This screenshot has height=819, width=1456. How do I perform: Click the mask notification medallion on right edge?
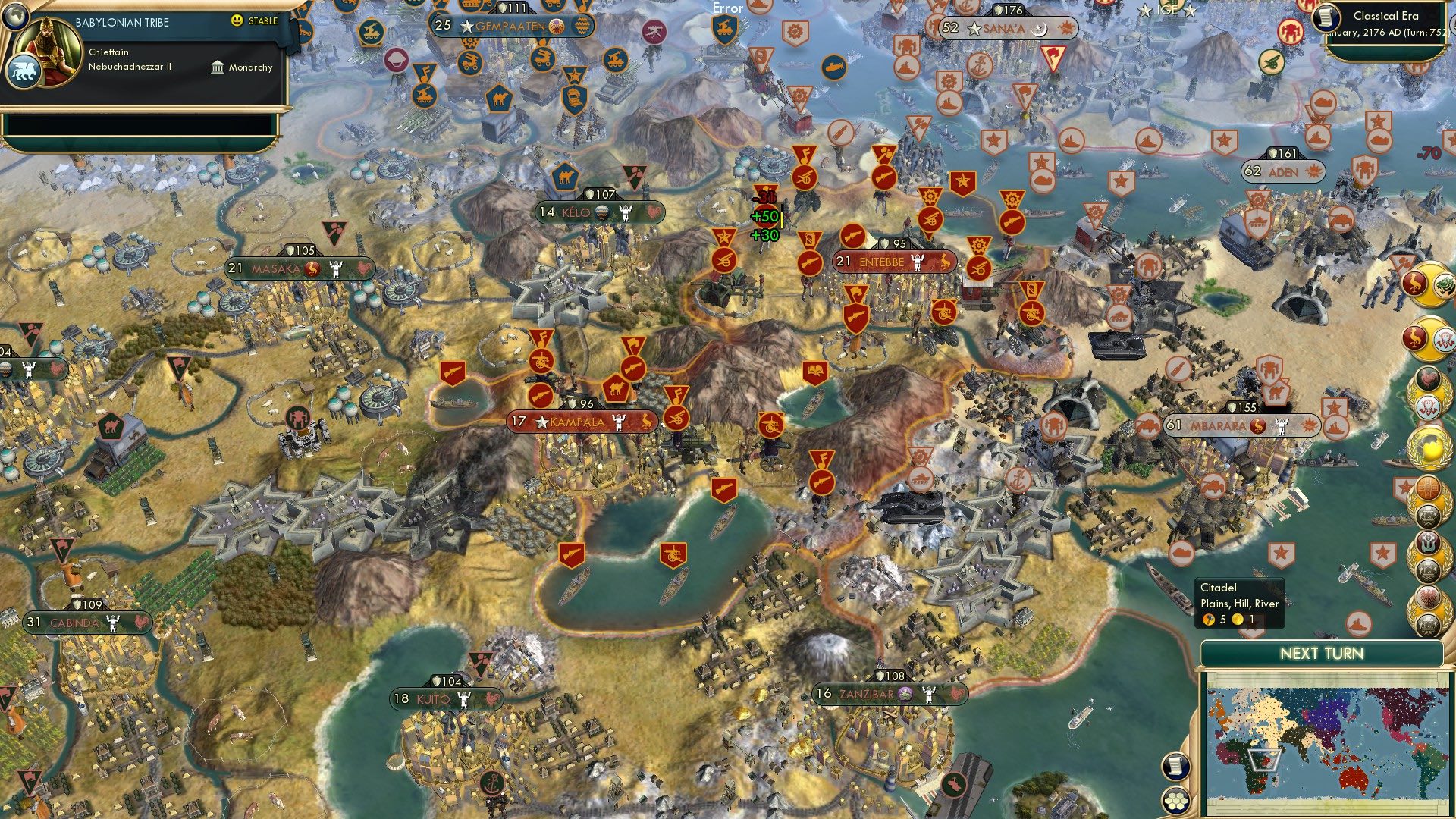(x=1427, y=406)
